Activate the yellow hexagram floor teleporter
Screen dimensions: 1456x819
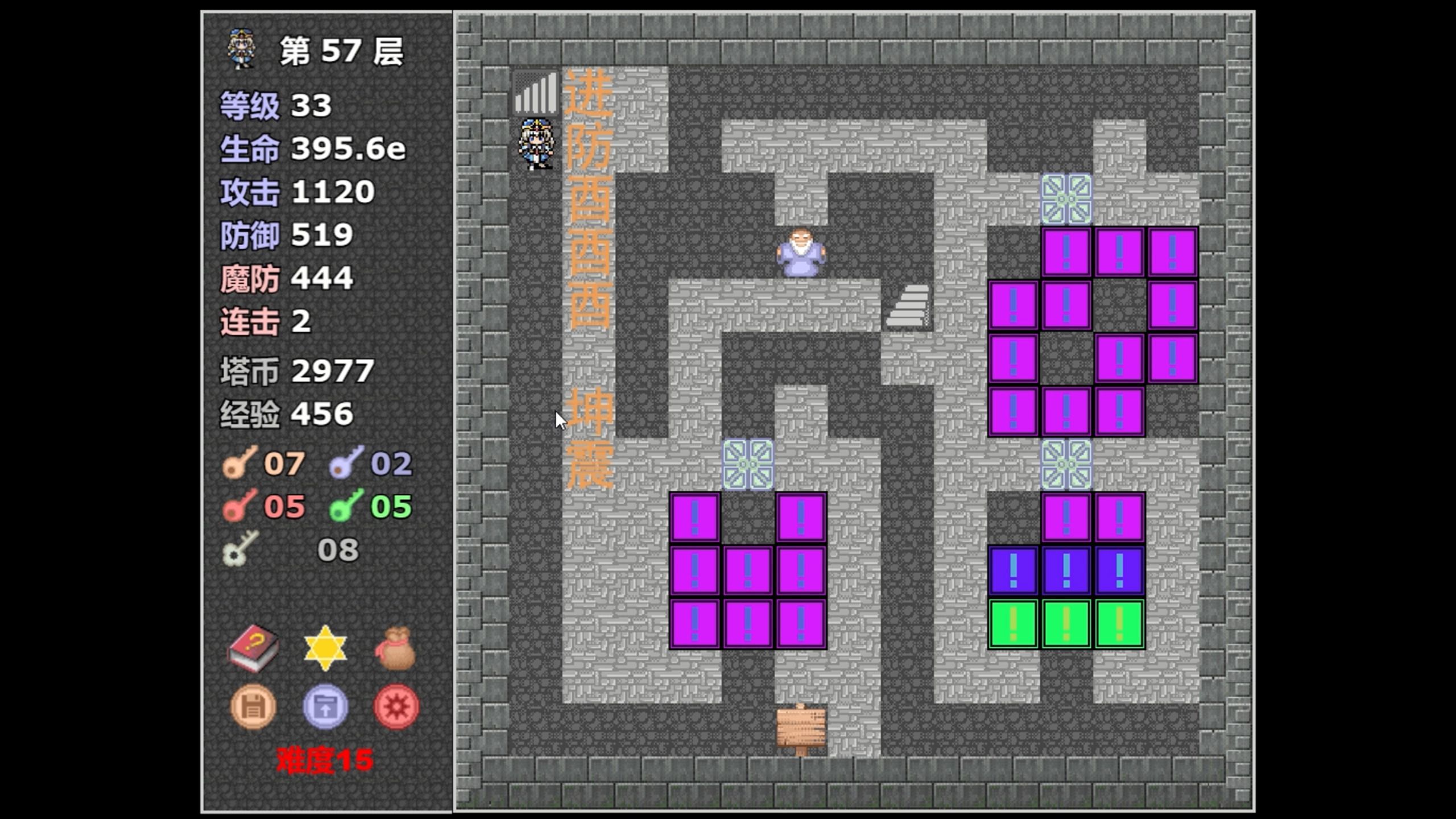point(325,649)
